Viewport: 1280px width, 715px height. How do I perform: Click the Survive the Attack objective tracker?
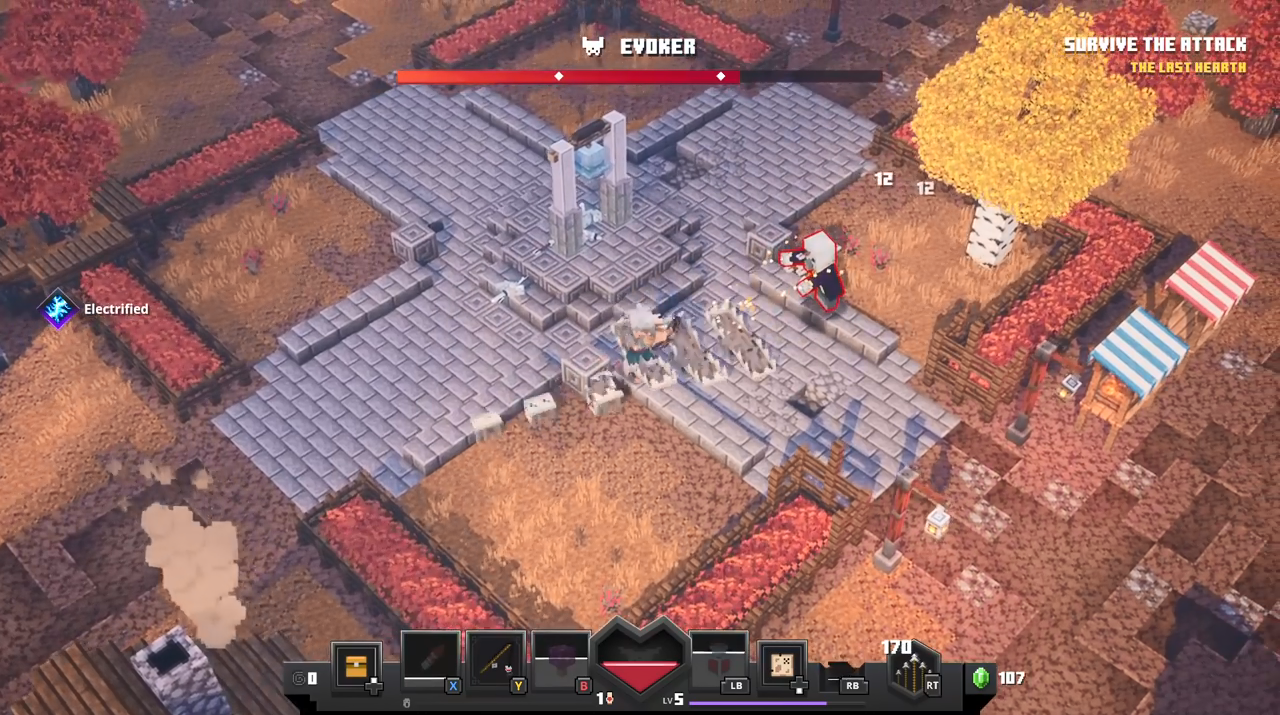[1155, 45]
